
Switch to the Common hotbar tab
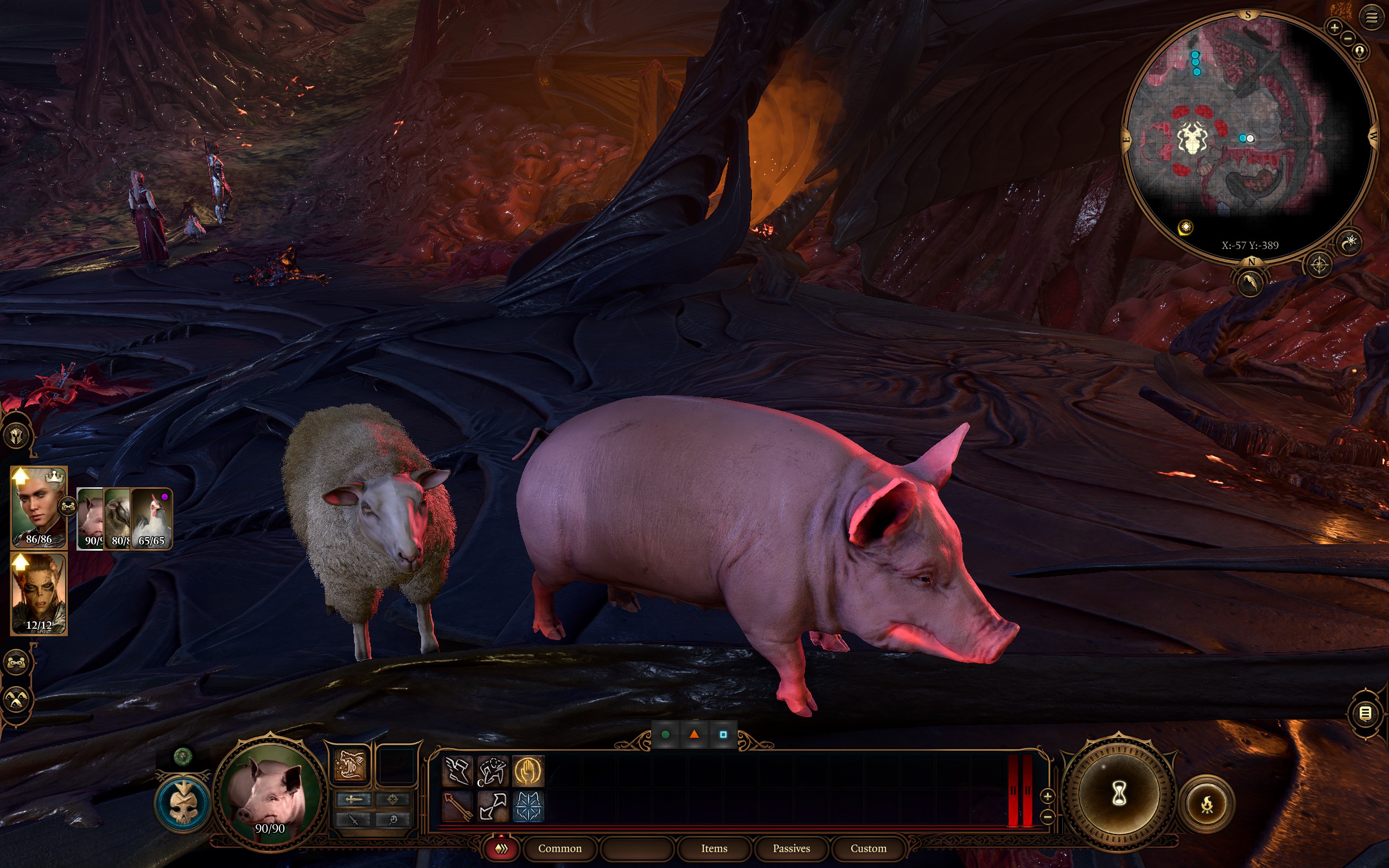click(x=559, y=848)
